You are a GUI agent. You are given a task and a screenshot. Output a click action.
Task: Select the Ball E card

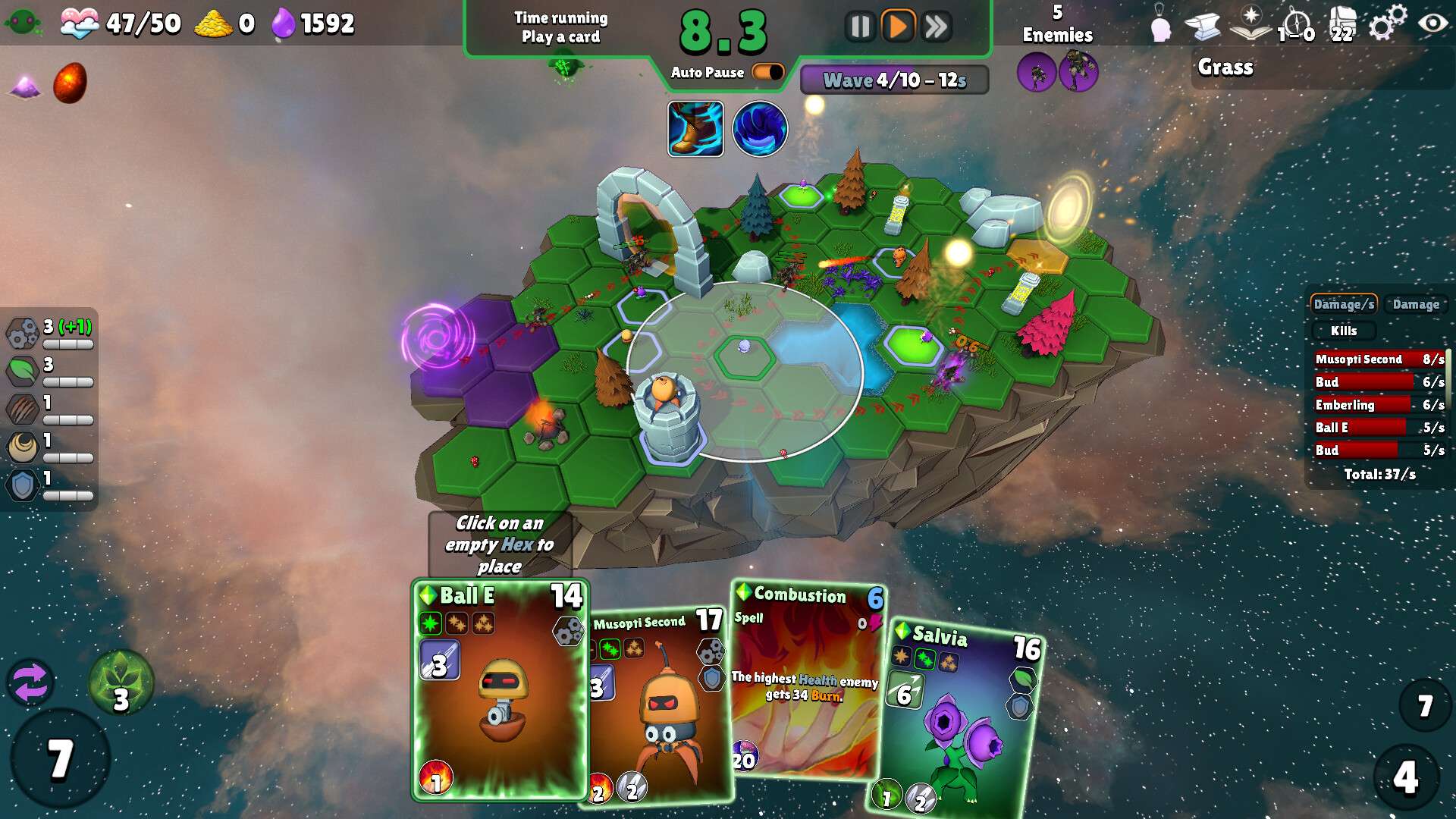coord(500,690)
